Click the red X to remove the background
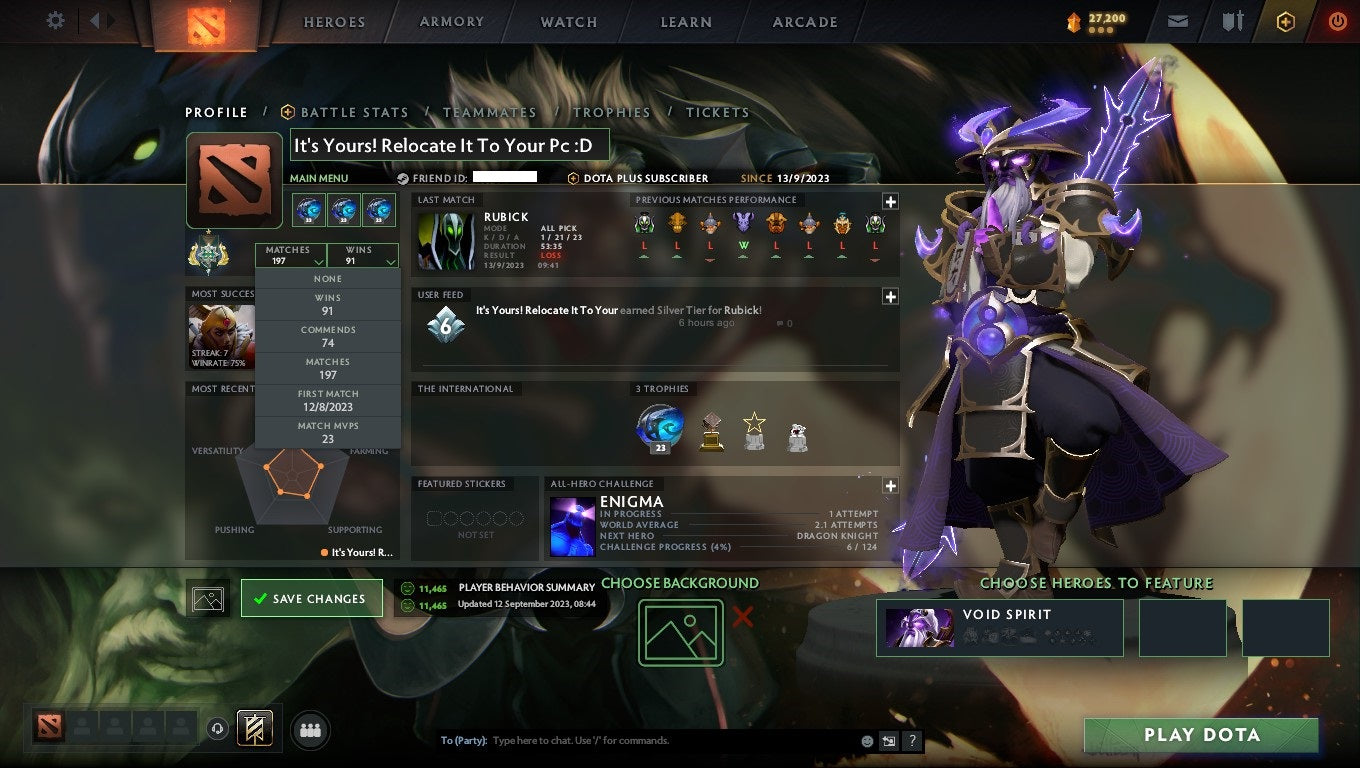Image resolution: width=1360 pixels, height=768 pixels. click(x=742, y=618)
